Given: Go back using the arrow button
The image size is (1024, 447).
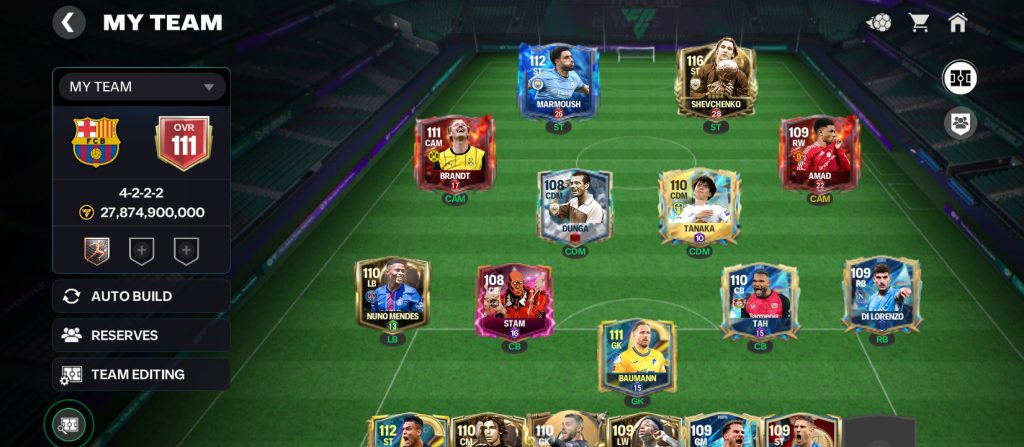Looking at the screenshot, I should [68, 23].
